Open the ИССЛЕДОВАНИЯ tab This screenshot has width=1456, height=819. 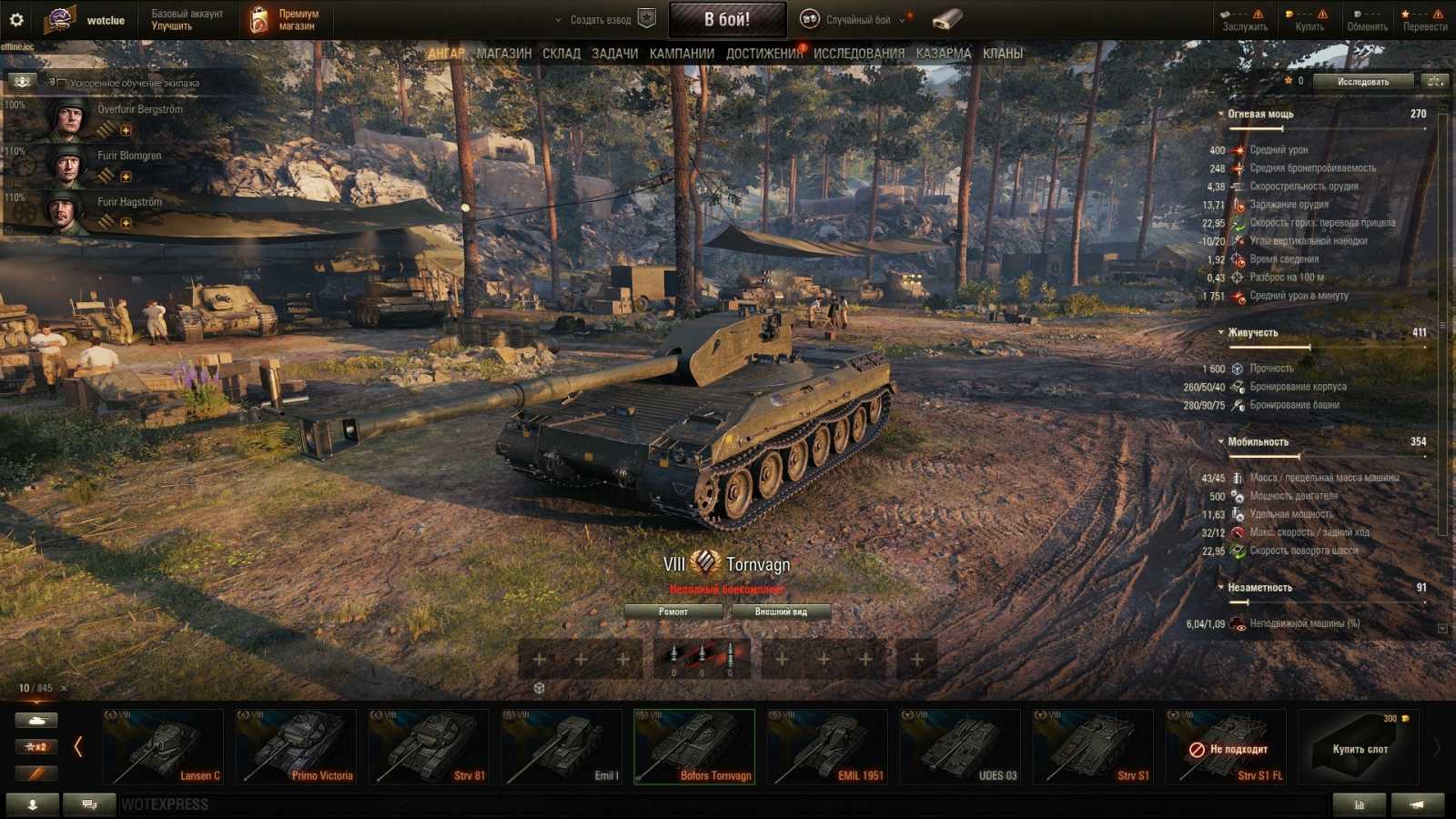(x=859, y=54)
